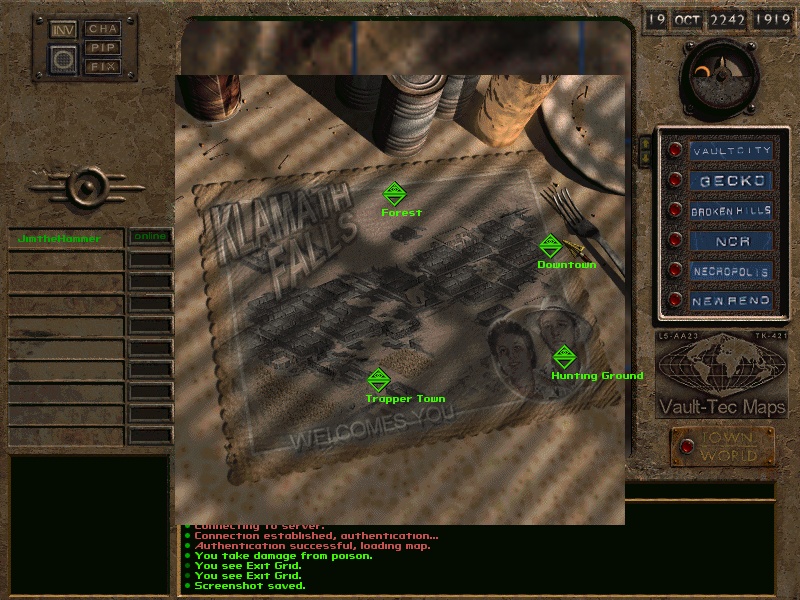
Task: Select Vault City in the location list
Action: [x=733, y=151]
